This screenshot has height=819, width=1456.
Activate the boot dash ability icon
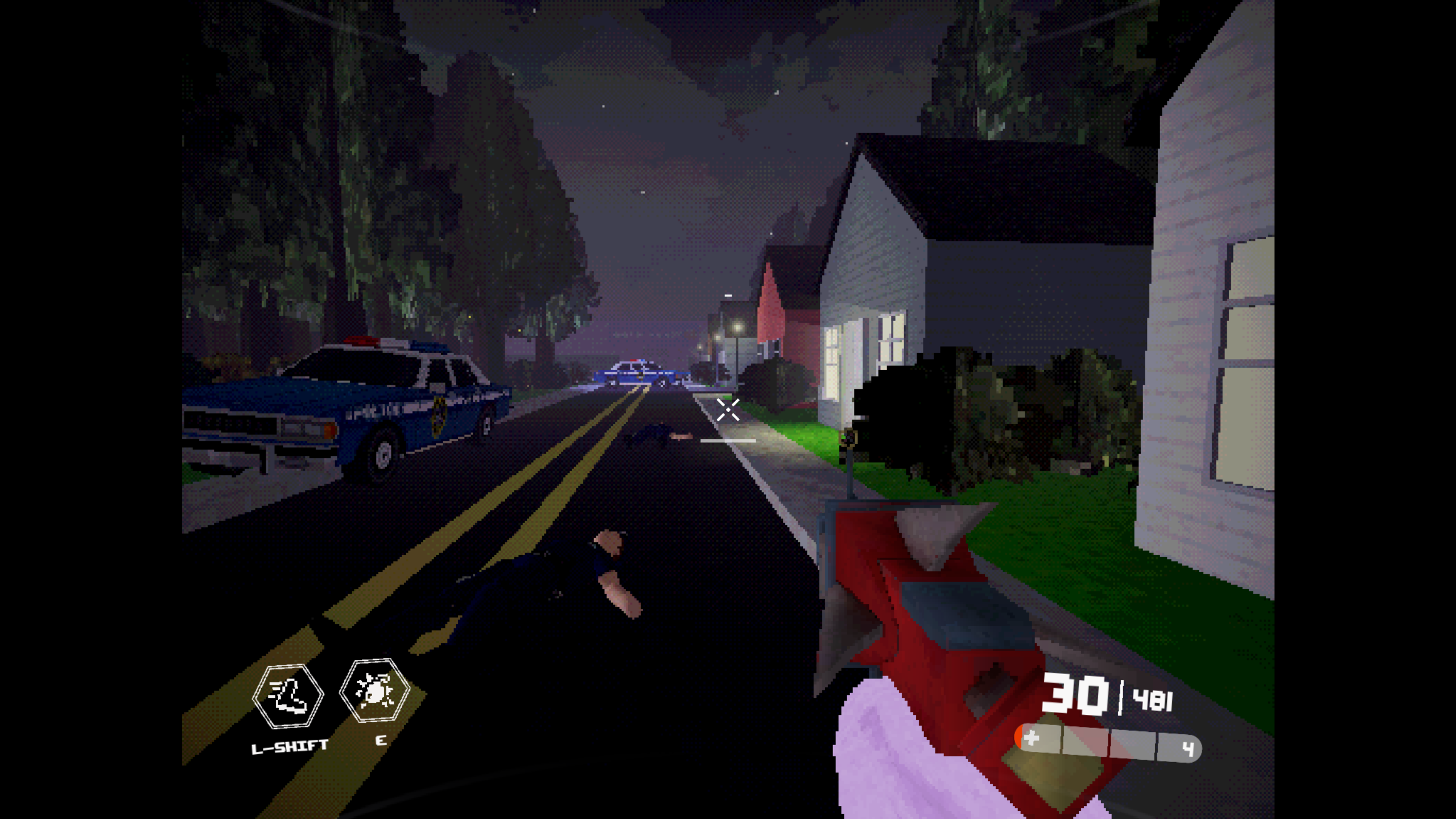pos(288,696)
